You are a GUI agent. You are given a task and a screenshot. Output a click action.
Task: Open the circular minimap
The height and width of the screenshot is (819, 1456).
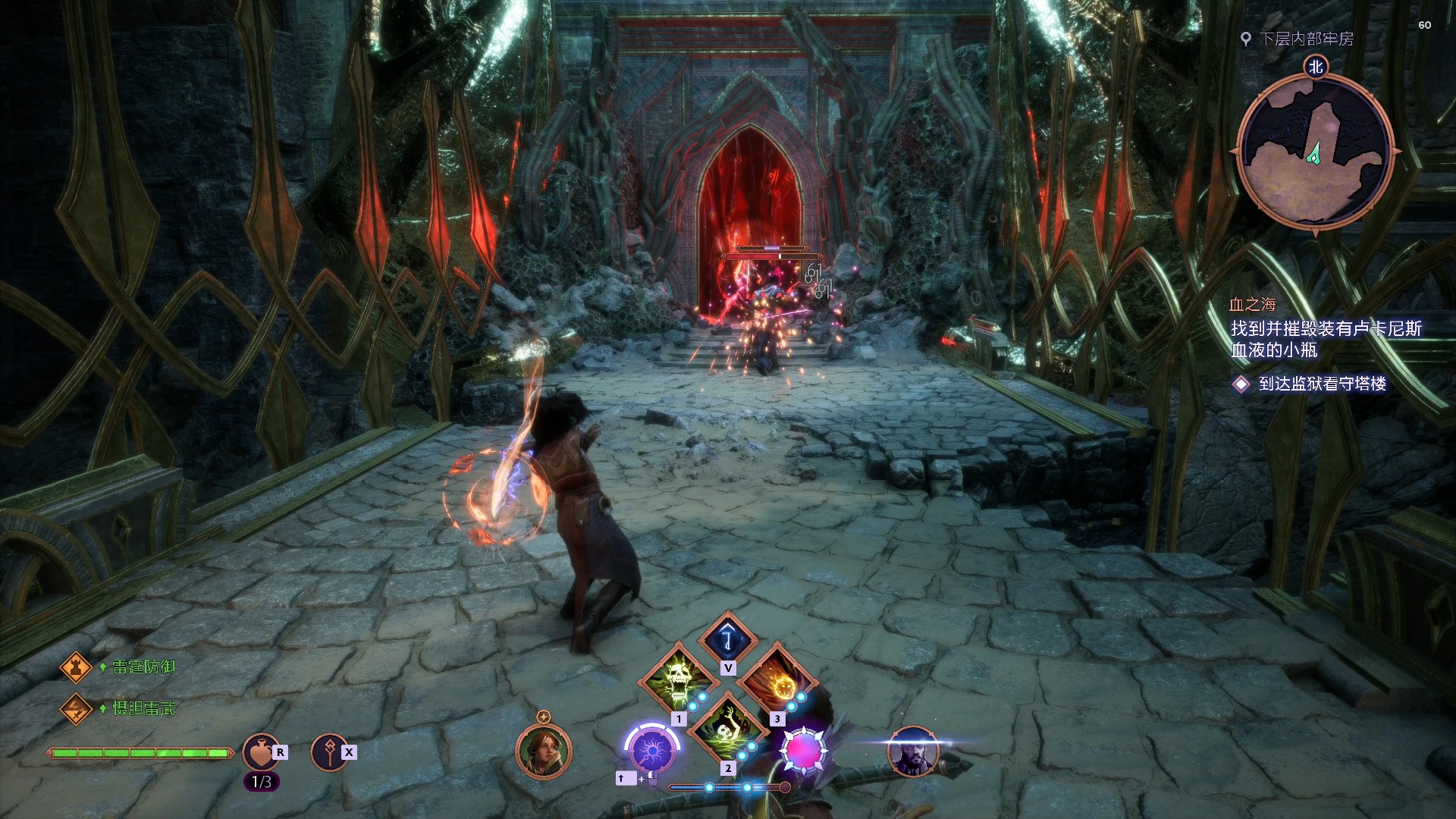pos(1315,152)
